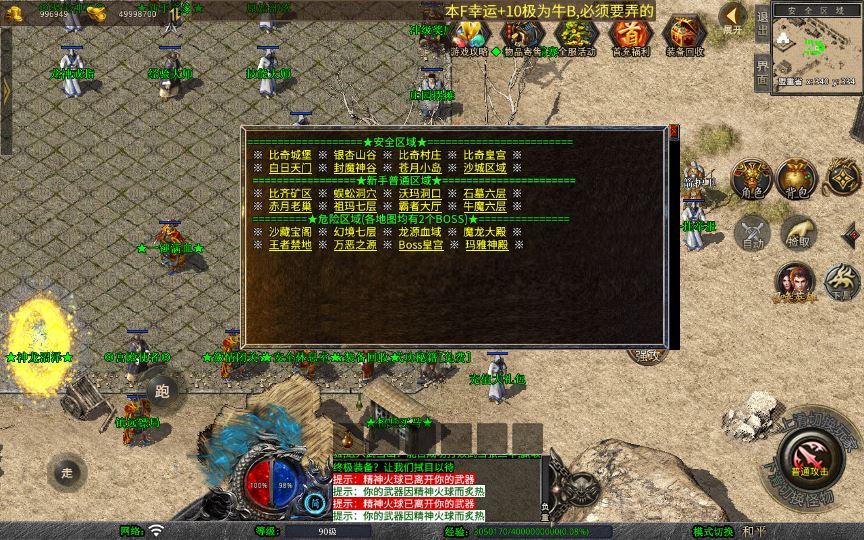Open the 背包 backpack
864x540 pixels.
pos(795,178)
